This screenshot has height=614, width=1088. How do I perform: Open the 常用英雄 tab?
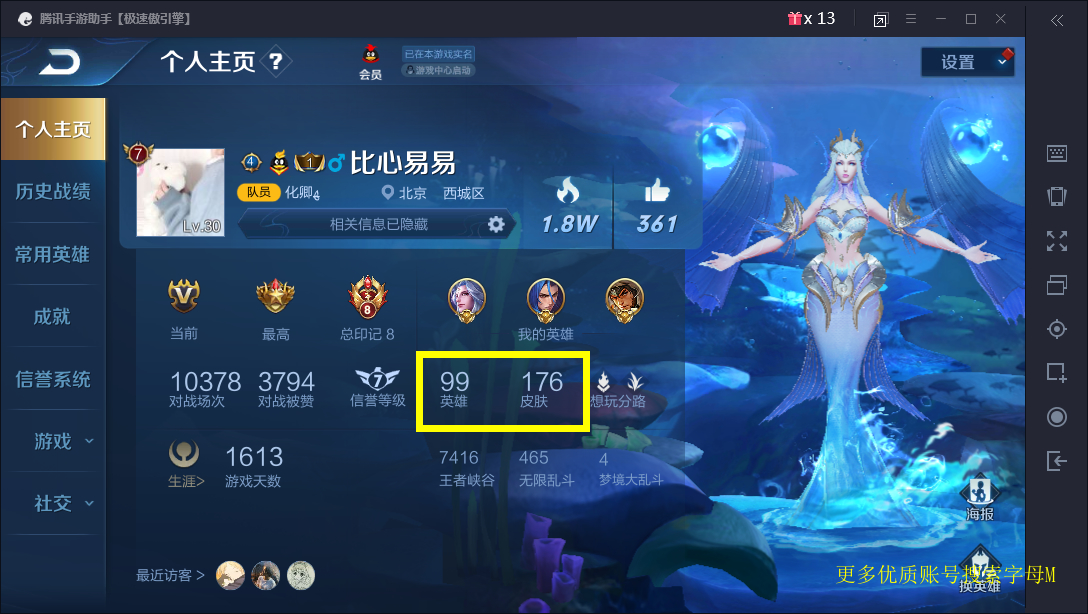[53, 254]
